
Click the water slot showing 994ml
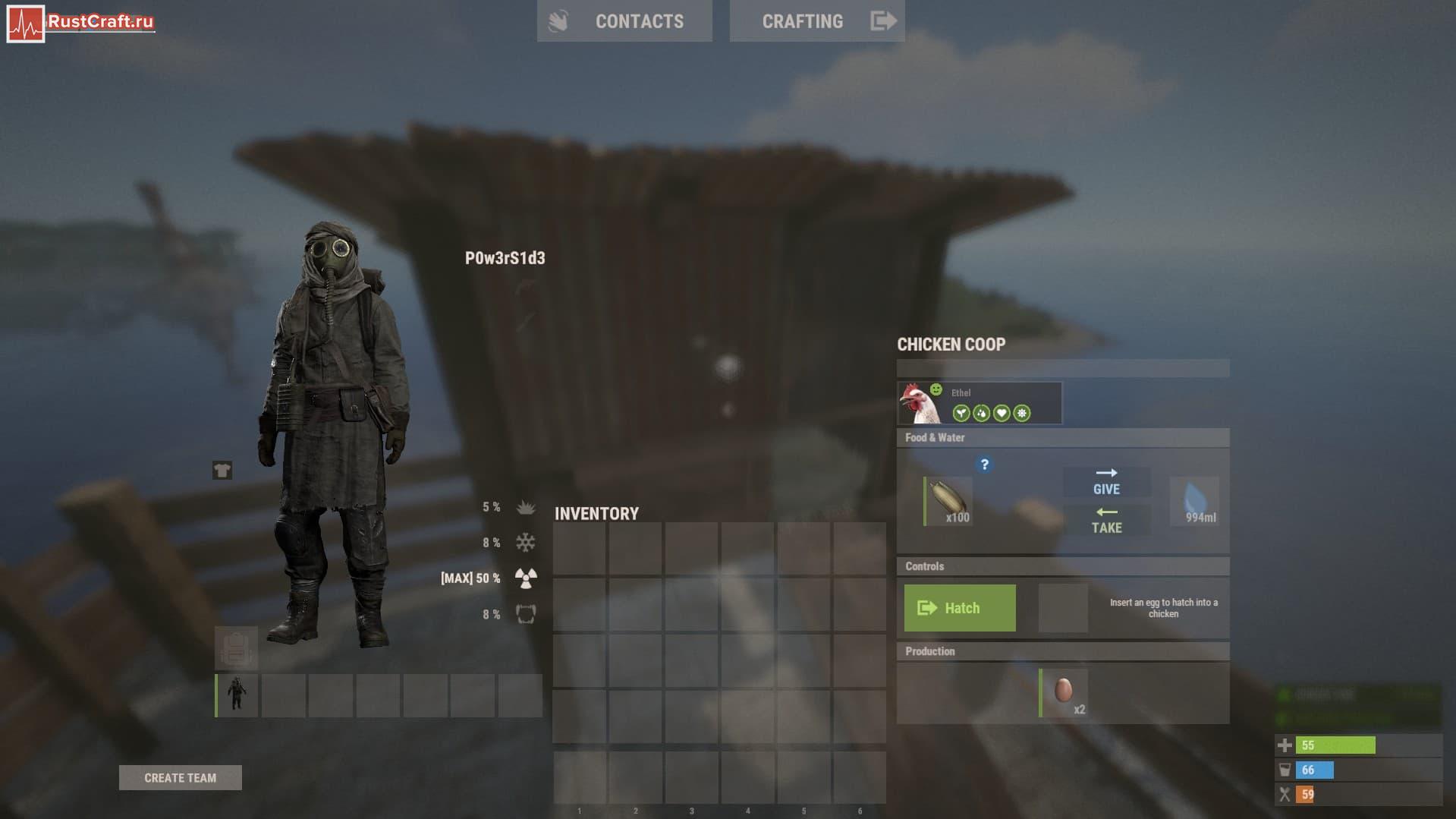point(1195,501)
